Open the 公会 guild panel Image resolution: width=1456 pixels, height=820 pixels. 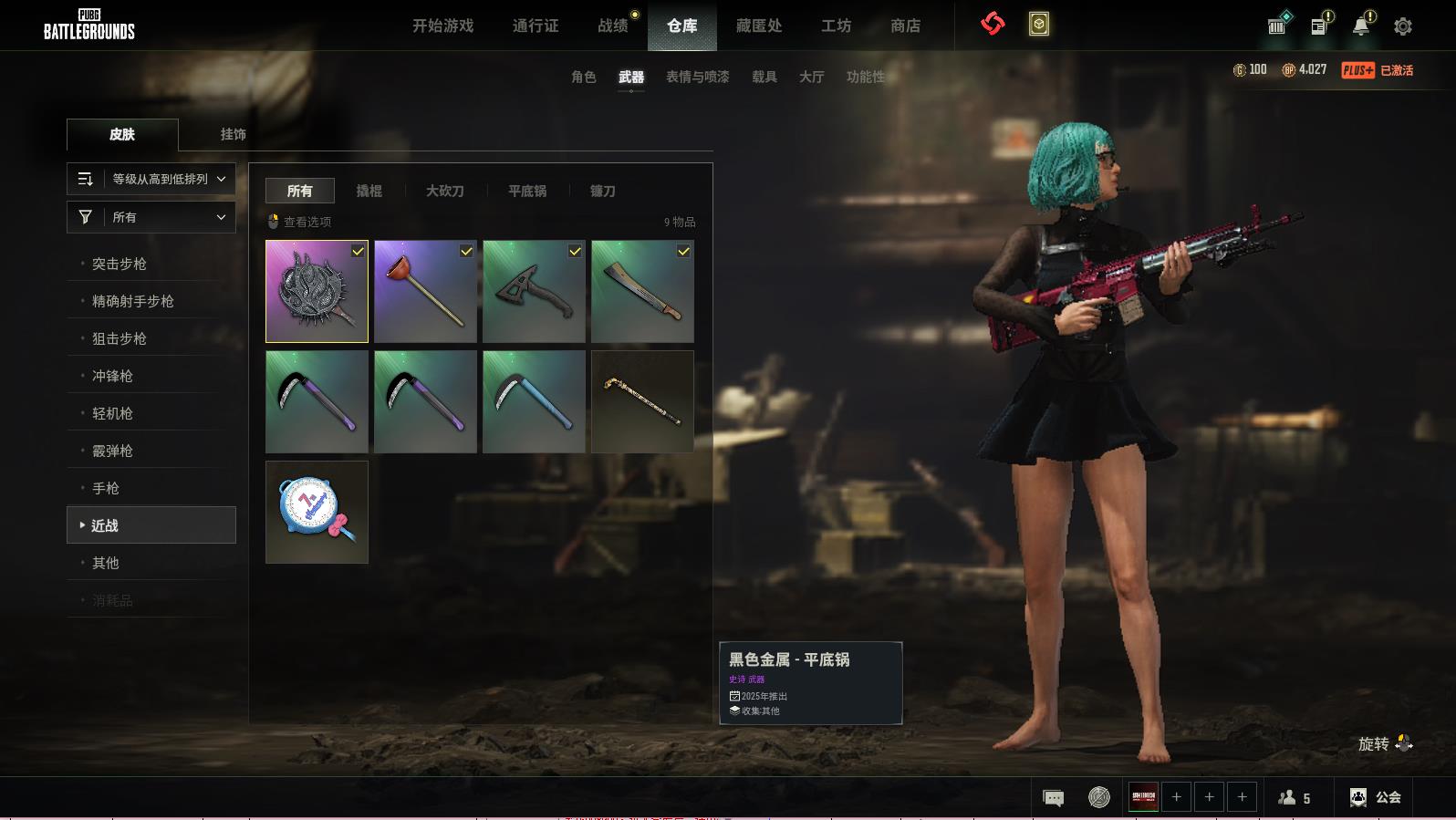coord(1376,797)
